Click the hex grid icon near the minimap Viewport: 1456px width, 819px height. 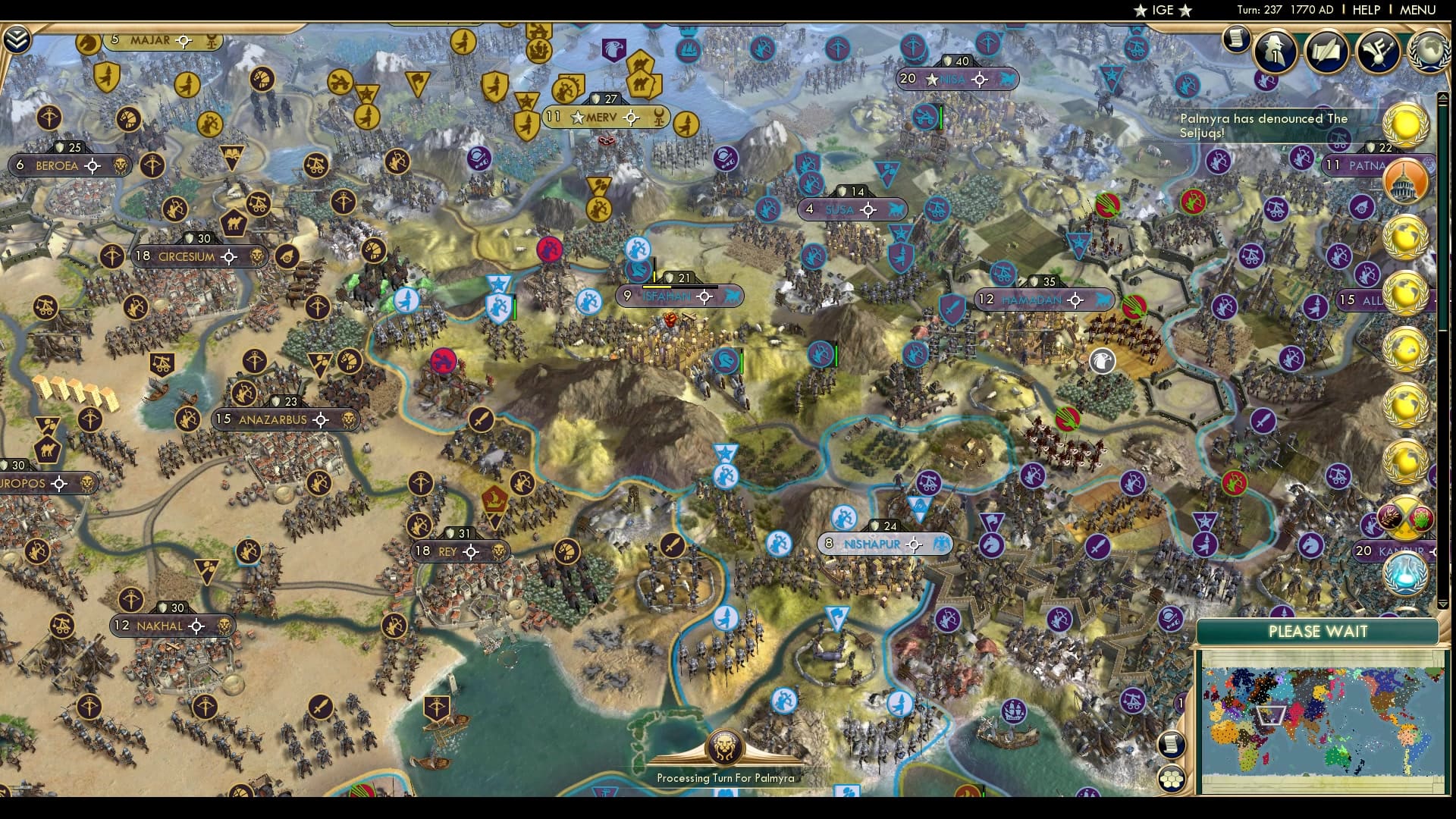coord(1172,779)
